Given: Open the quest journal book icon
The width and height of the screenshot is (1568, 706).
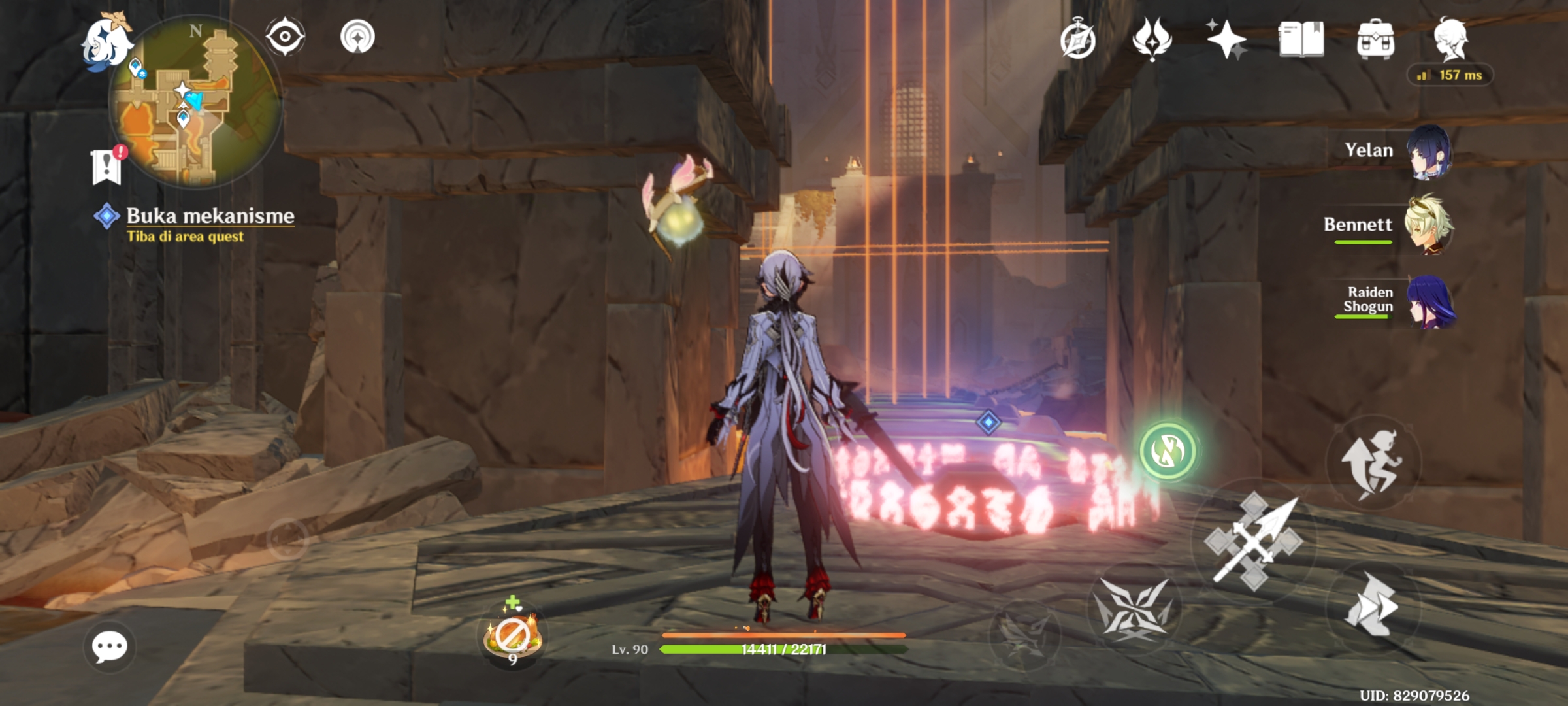Looking at the screenshot, I should (x=1303, y=41).
